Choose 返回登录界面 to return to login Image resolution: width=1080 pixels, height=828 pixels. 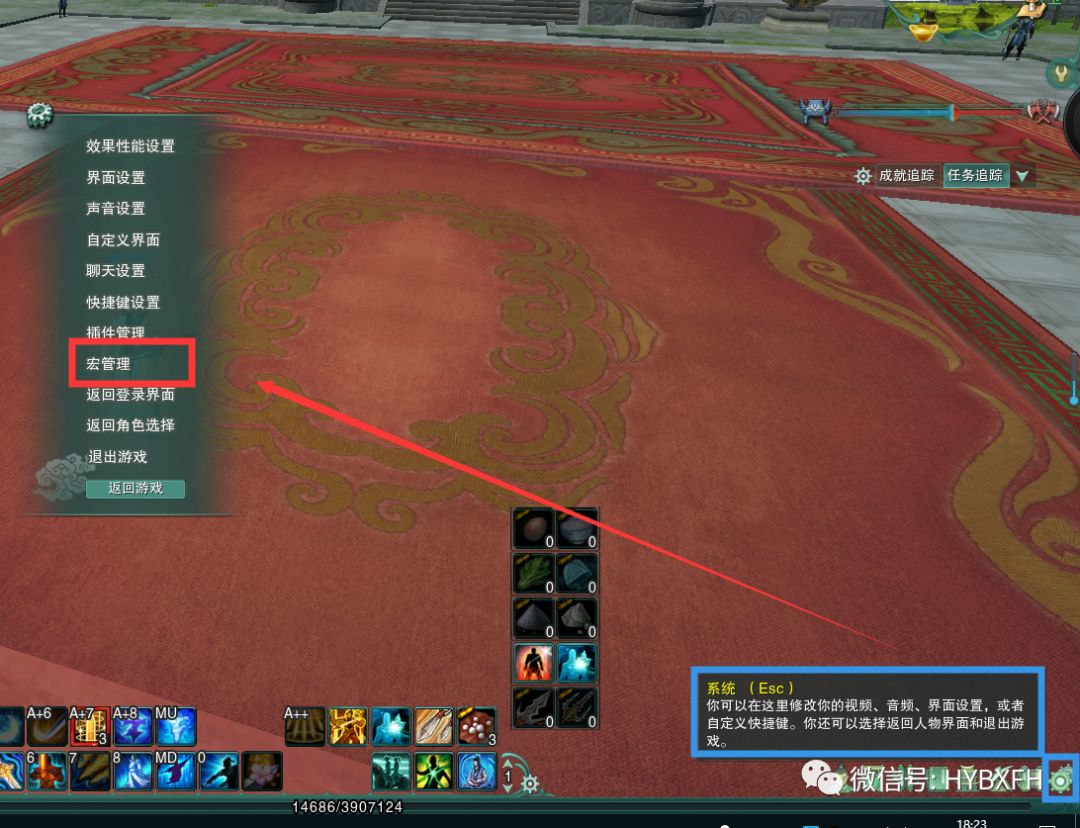[130, 395]
